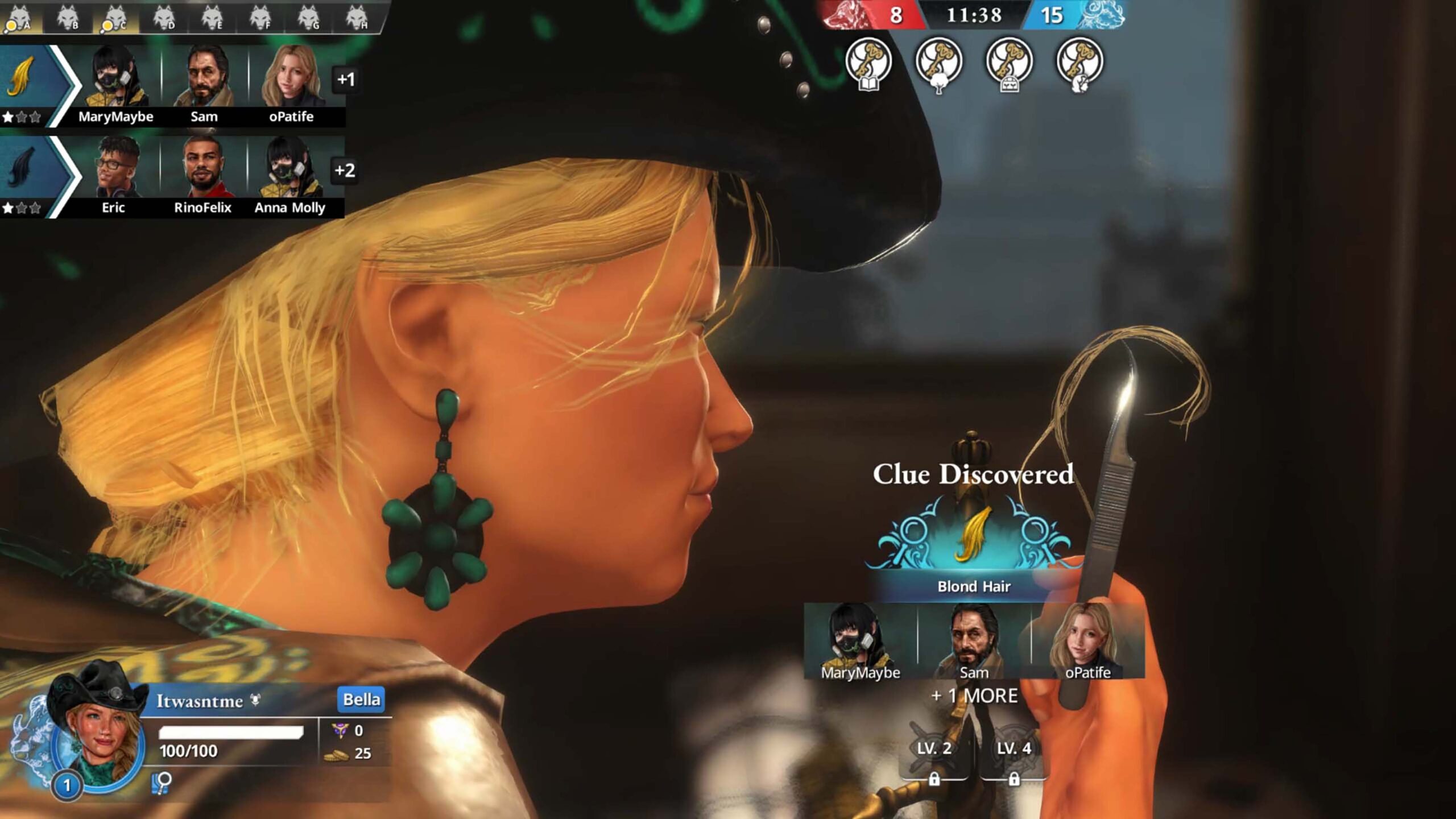Viewport: 1456px width, 819px height.
Task: Select RinoFelix's suspect portrait
Action: (202, 168)
